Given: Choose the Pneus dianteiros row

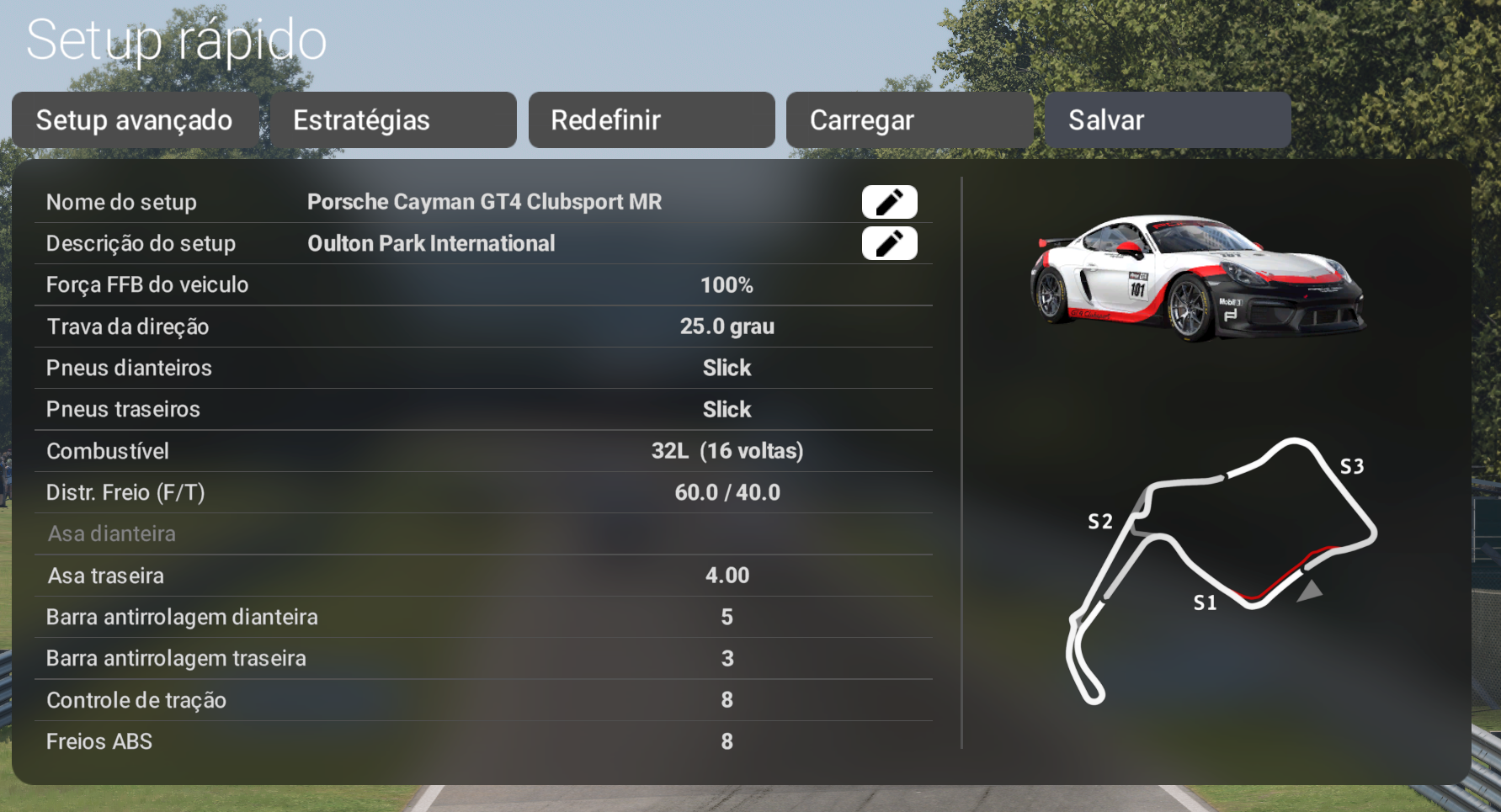Looking at the screenshot, I should pyautogui.click(x=483, y=368).
